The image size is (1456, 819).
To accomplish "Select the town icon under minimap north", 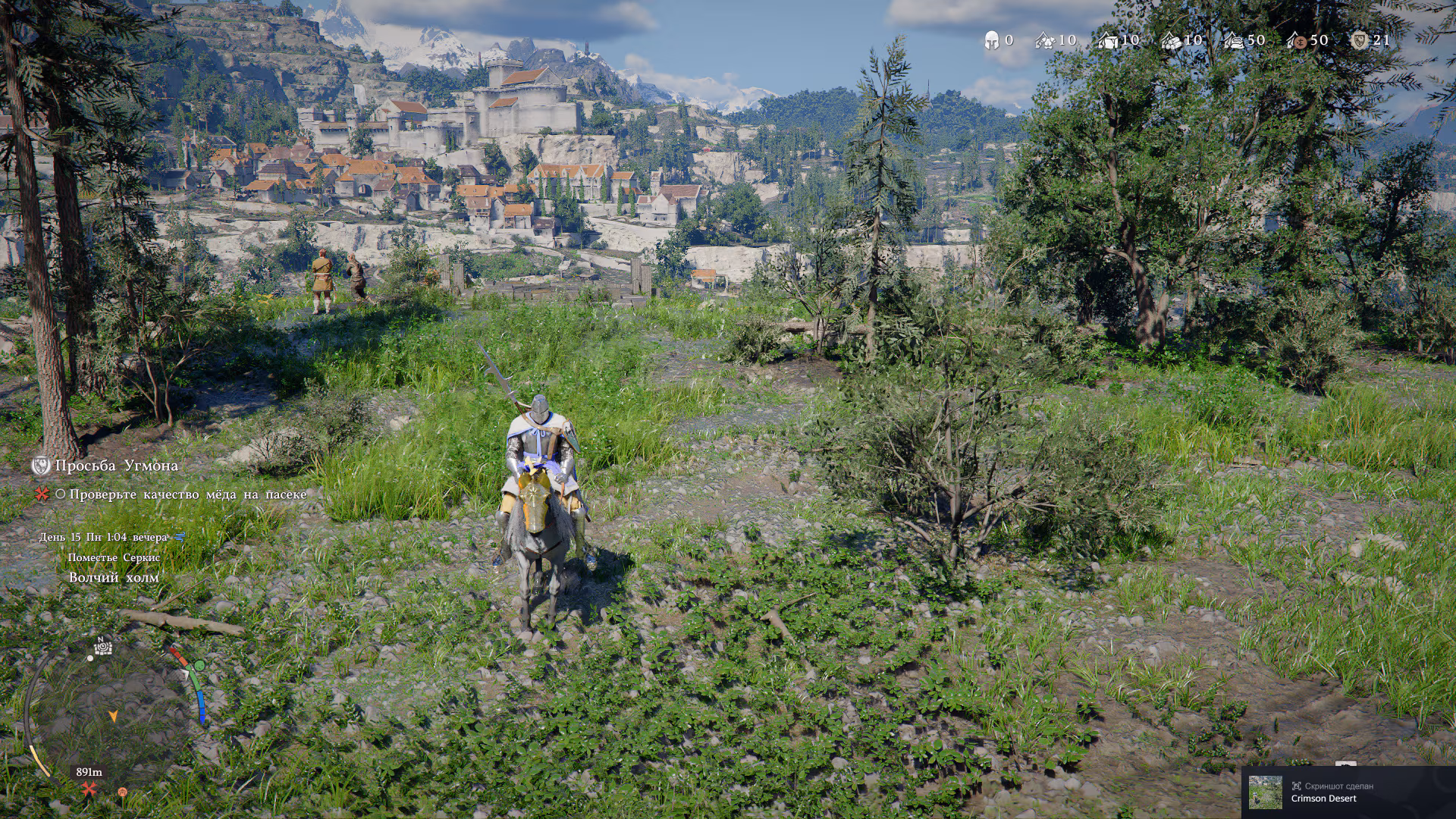I will pyautogui.click(x=103, y=647).
